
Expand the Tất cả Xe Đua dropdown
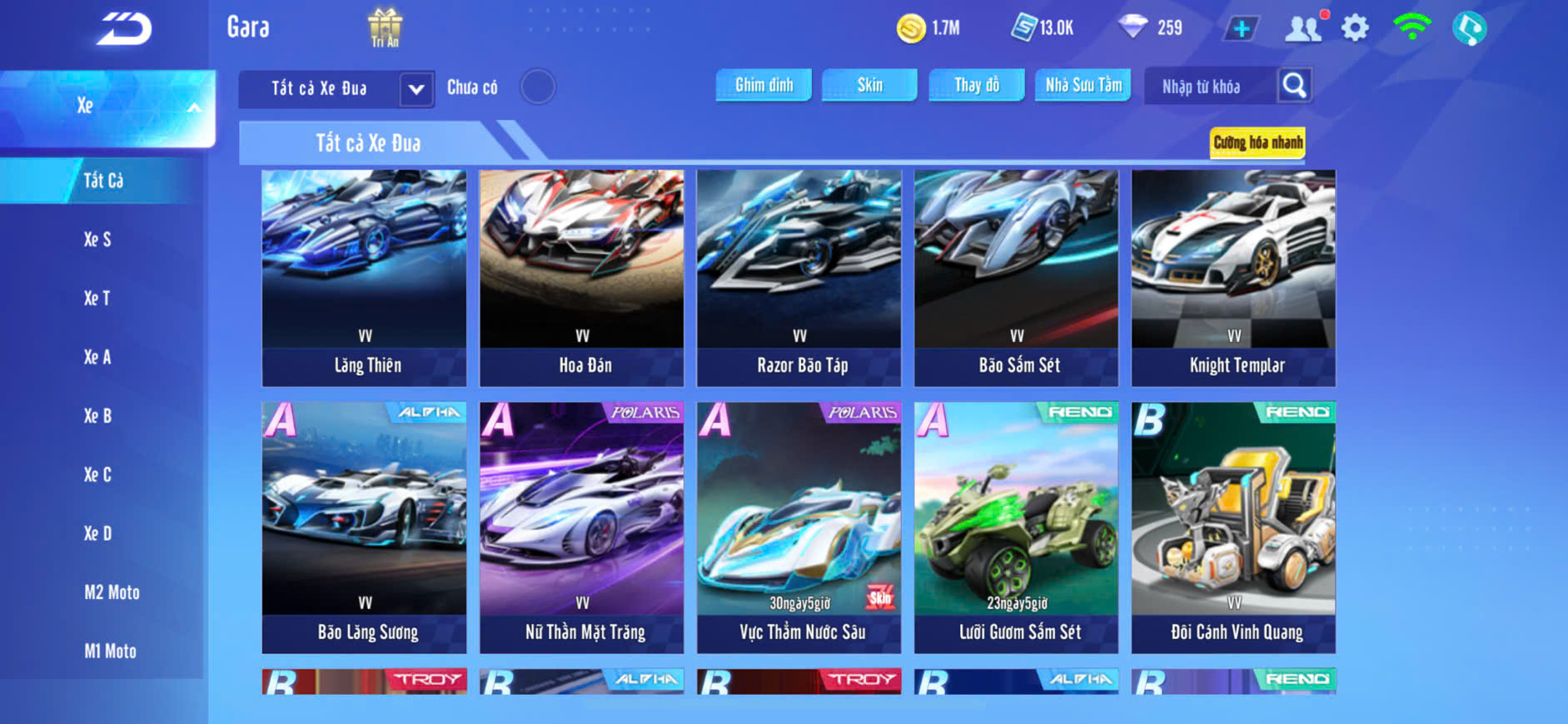tap(416, 89)
